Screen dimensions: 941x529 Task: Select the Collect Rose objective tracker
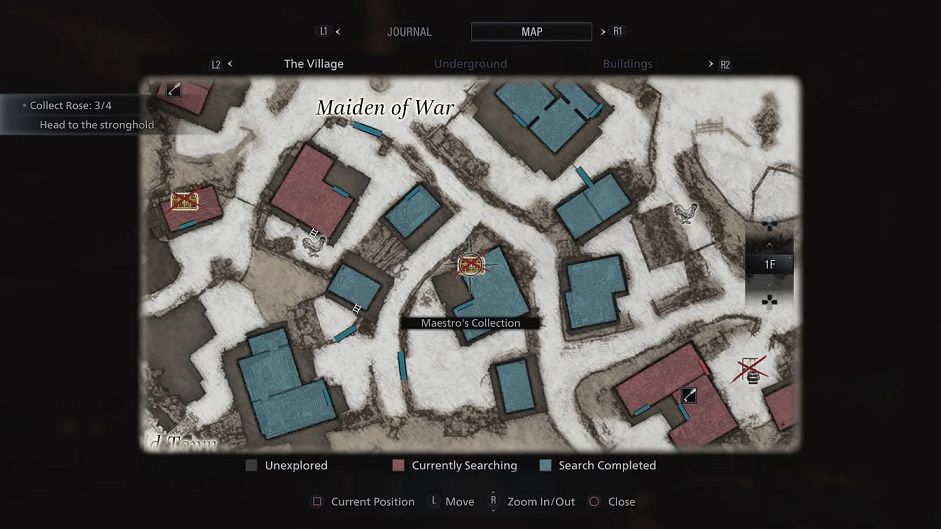[x=69, y=105]
